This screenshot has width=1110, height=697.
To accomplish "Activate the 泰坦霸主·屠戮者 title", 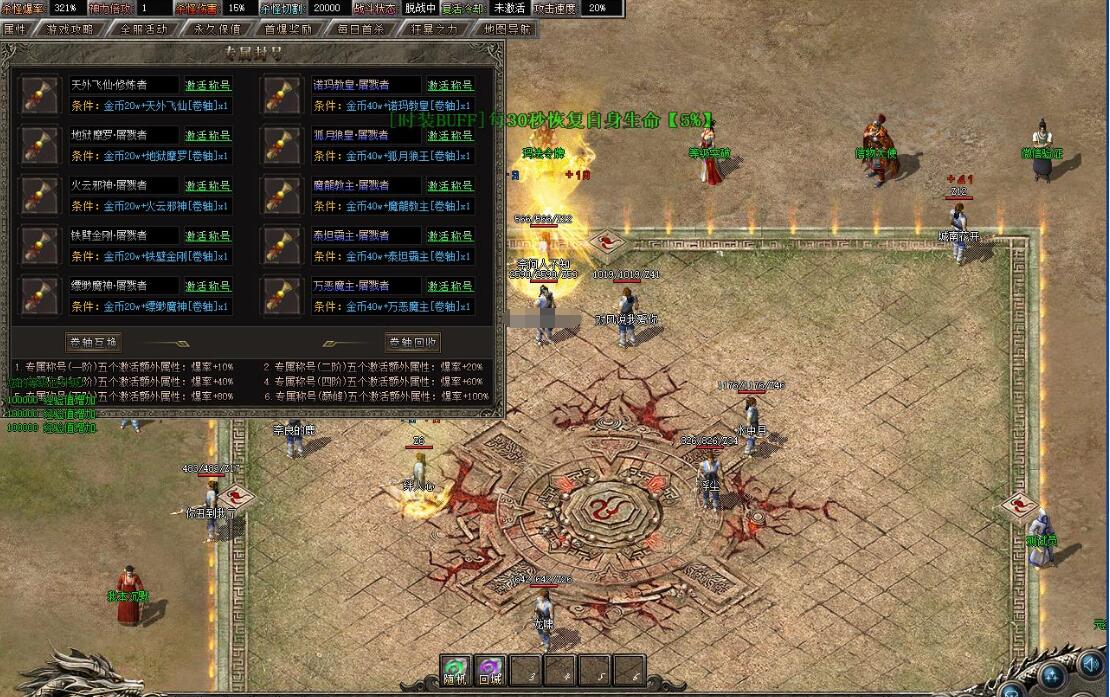I will 450,236.
